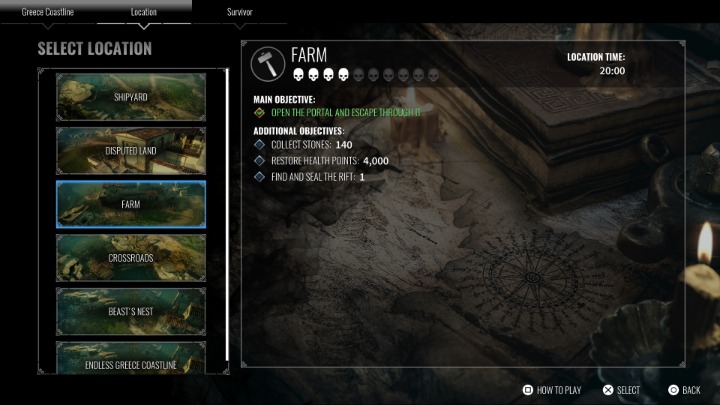Confirm with the Select button
Viewport: 720px width, 405px height.
pyautogui.click(x=621, y=390)
